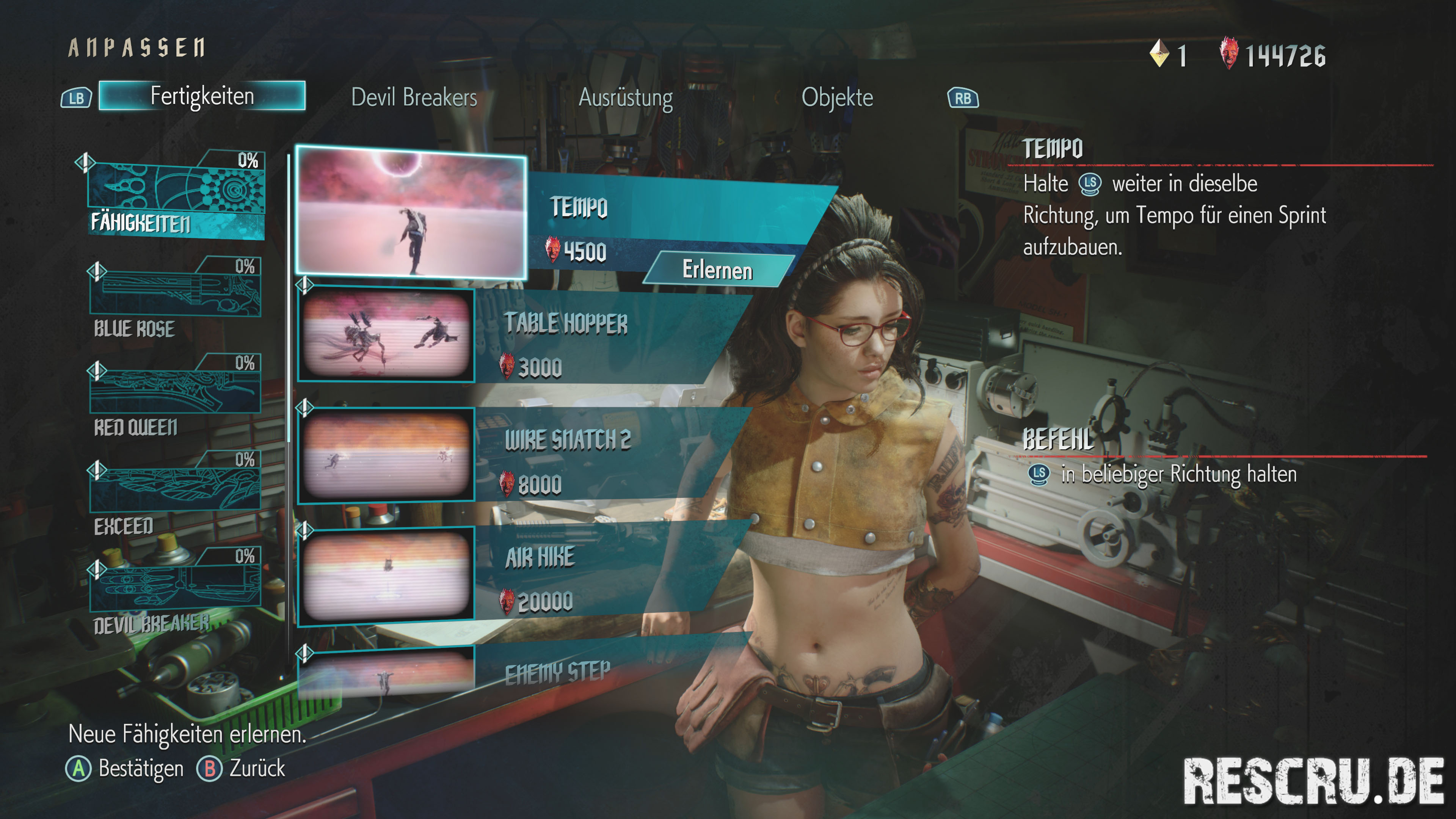Open the Devil Breaker skill category

(x=175, y=591)
